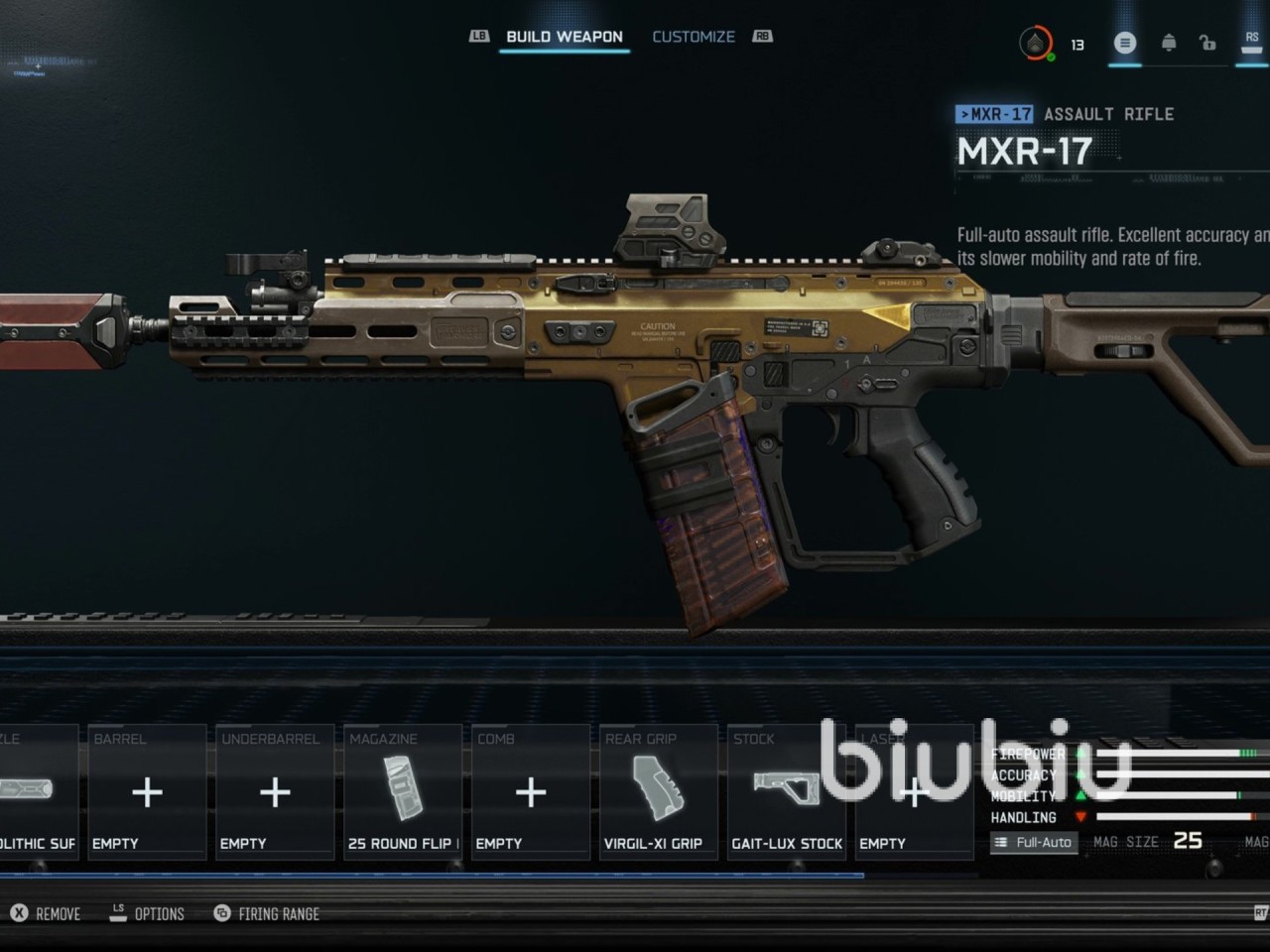Remove the selected attachment
Image resolution: width=1270 pixels, height=952 pixels.
pos(46,913)
